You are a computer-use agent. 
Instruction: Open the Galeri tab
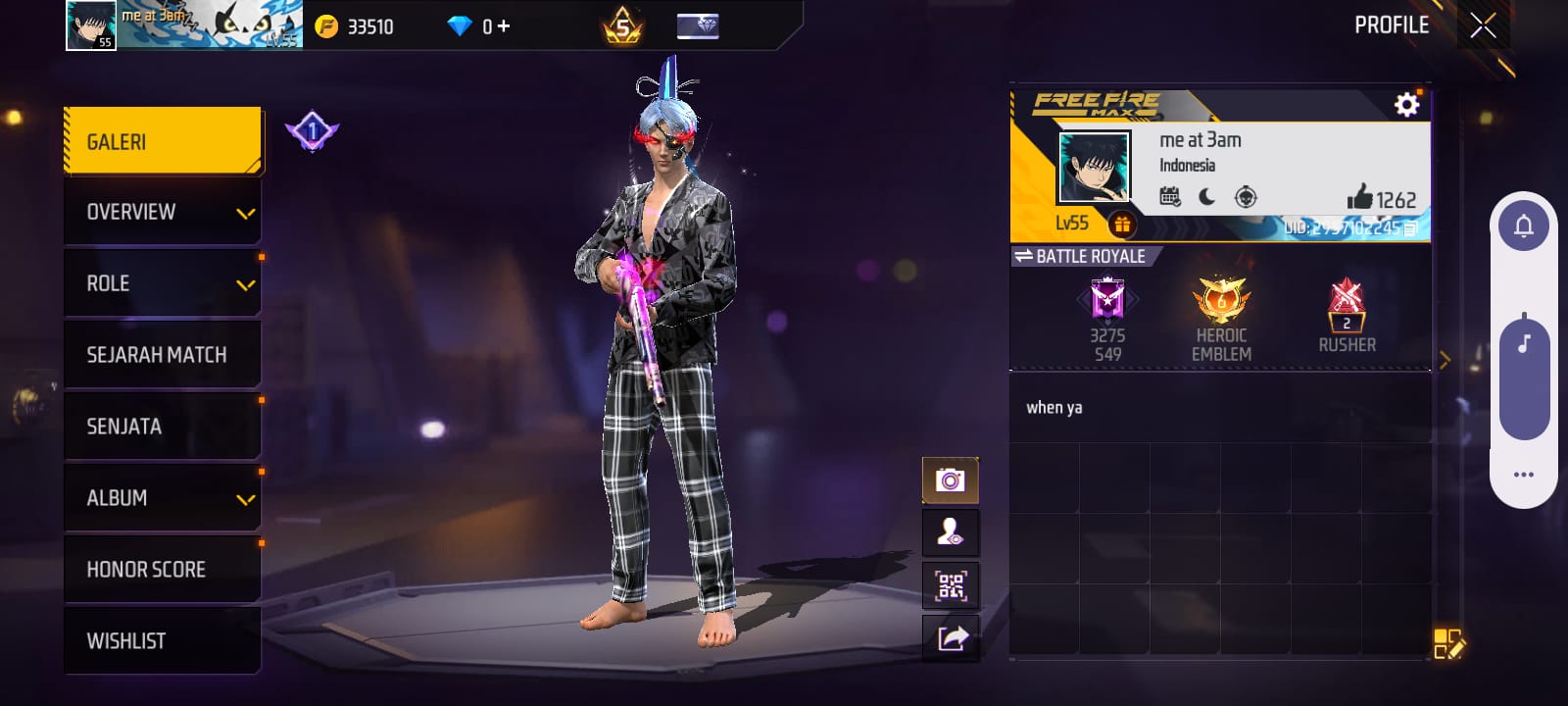pyautogui.click(x=163, y=142)
